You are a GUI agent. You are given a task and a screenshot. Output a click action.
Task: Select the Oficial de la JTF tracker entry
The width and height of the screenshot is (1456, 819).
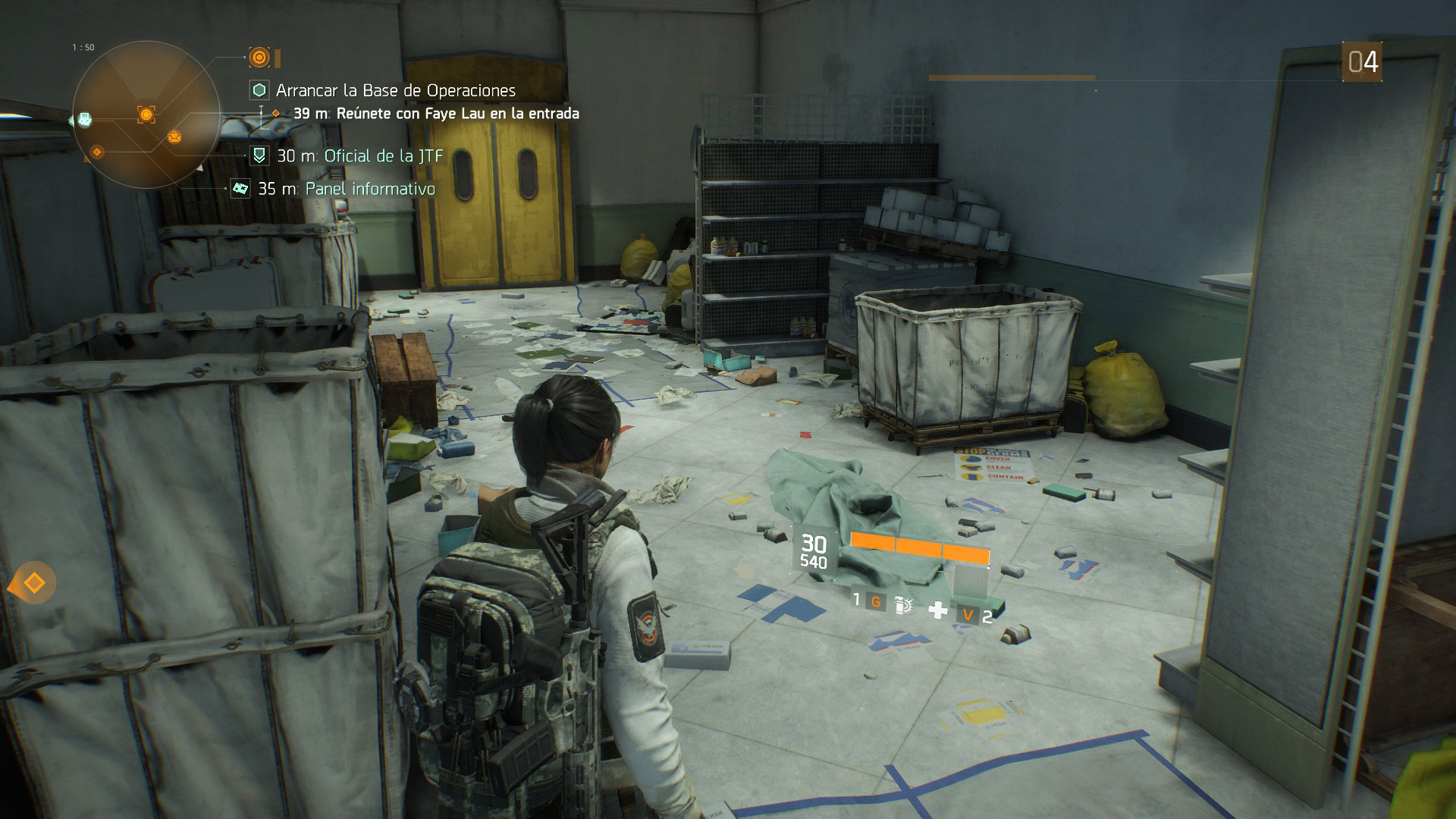pyautogui.click(x=383, y=156)
